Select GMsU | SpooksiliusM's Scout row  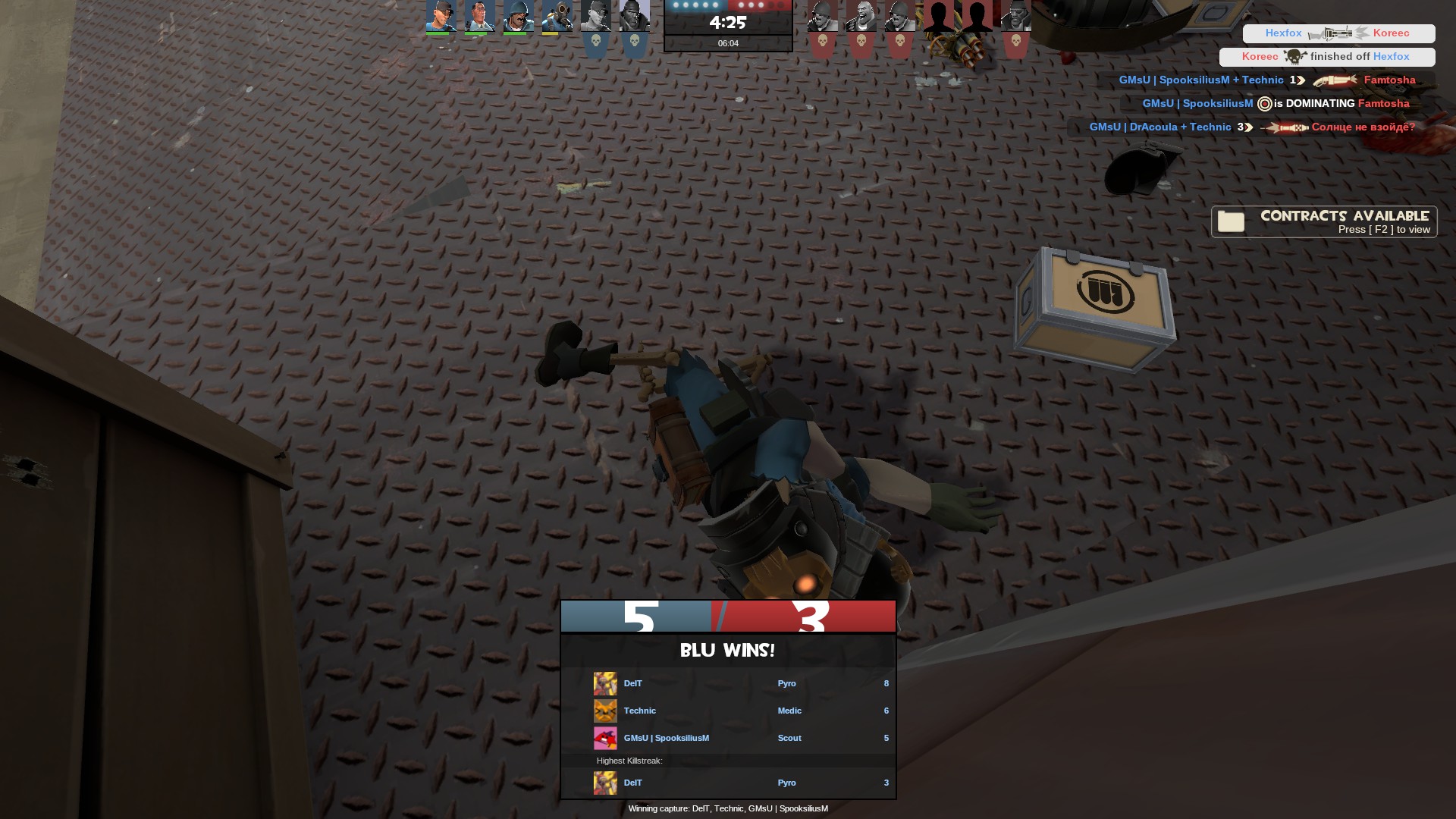(x=728, y=738)
